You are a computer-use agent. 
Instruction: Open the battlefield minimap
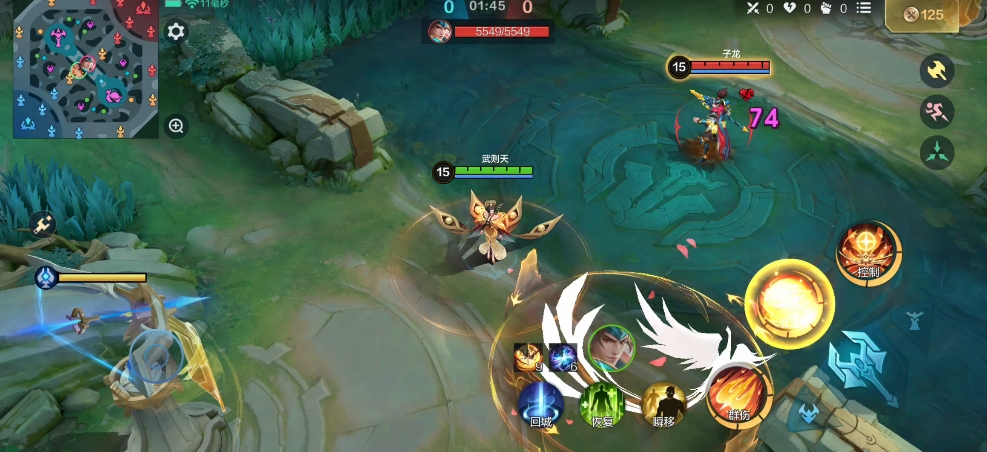[86, 69]
